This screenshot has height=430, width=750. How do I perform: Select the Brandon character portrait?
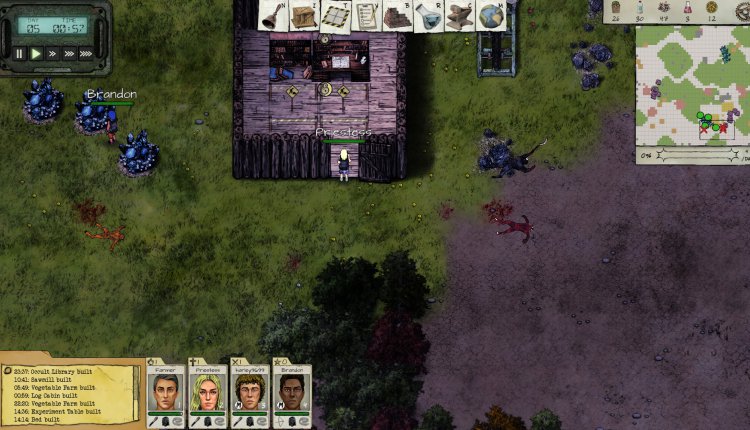291,391
